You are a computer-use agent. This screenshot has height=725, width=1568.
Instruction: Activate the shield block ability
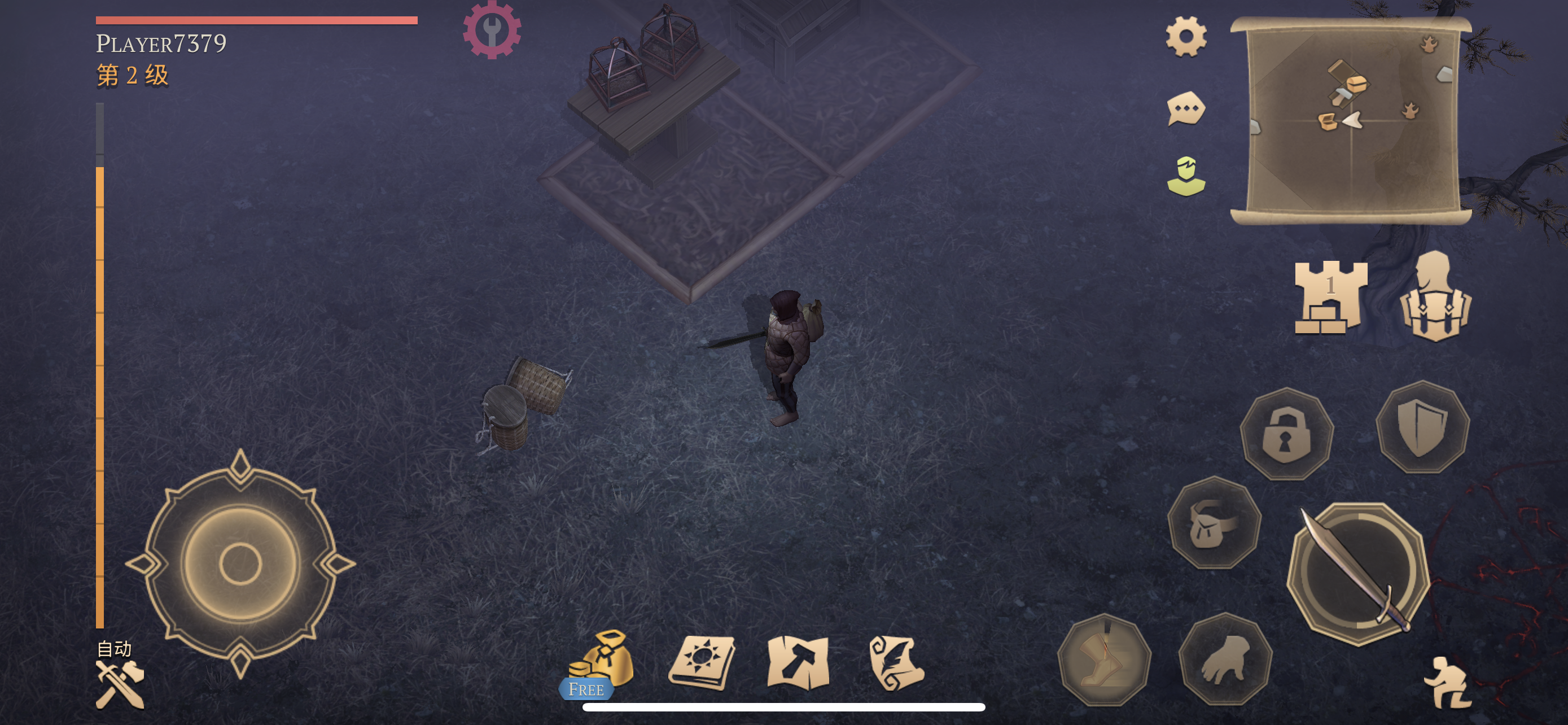1422,427
